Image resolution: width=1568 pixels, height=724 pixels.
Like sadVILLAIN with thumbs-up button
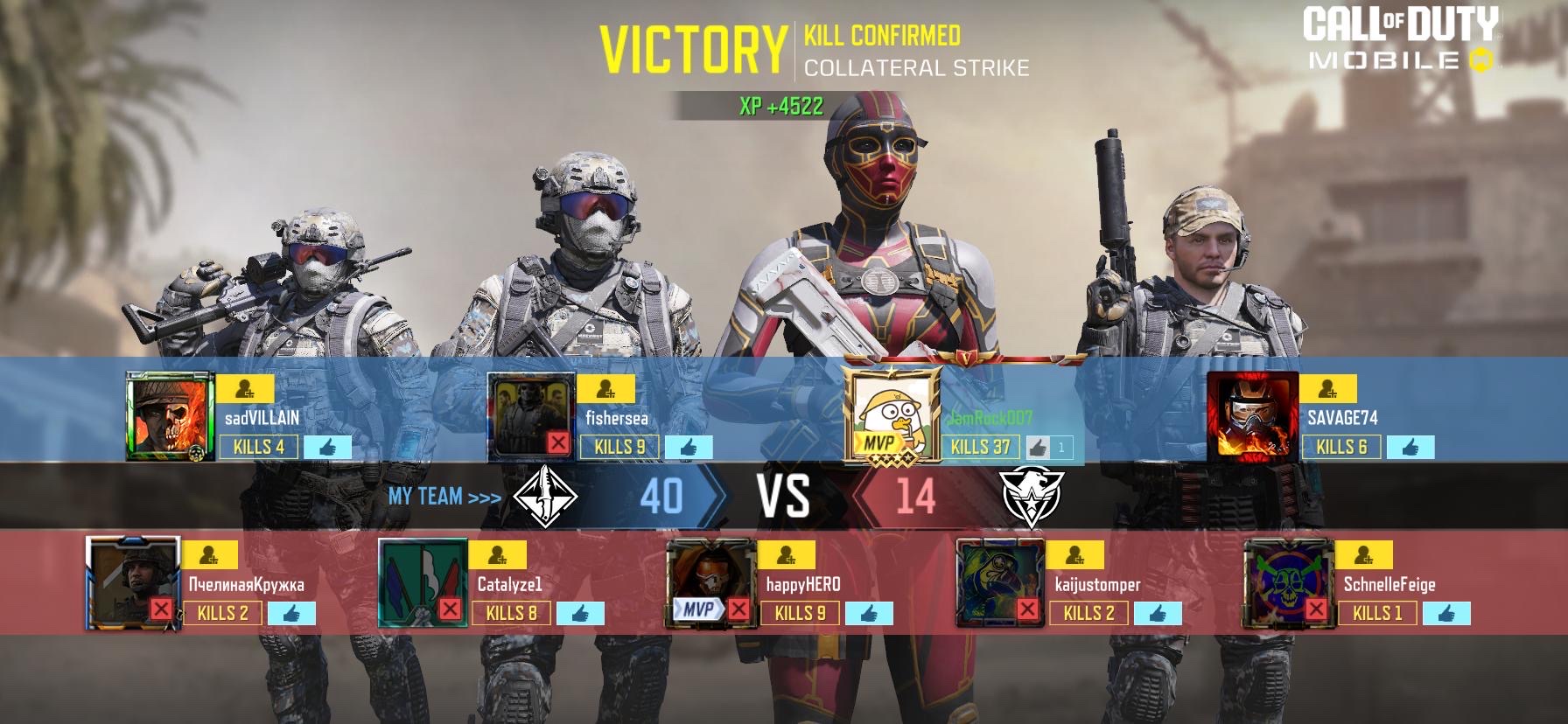coord(327,448)
